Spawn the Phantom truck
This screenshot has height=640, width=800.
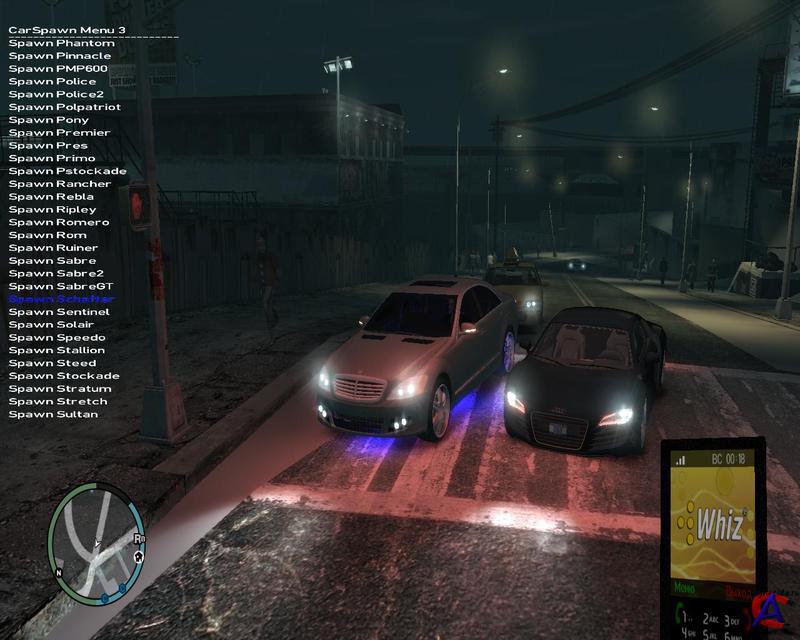click(x=61, y=43)
